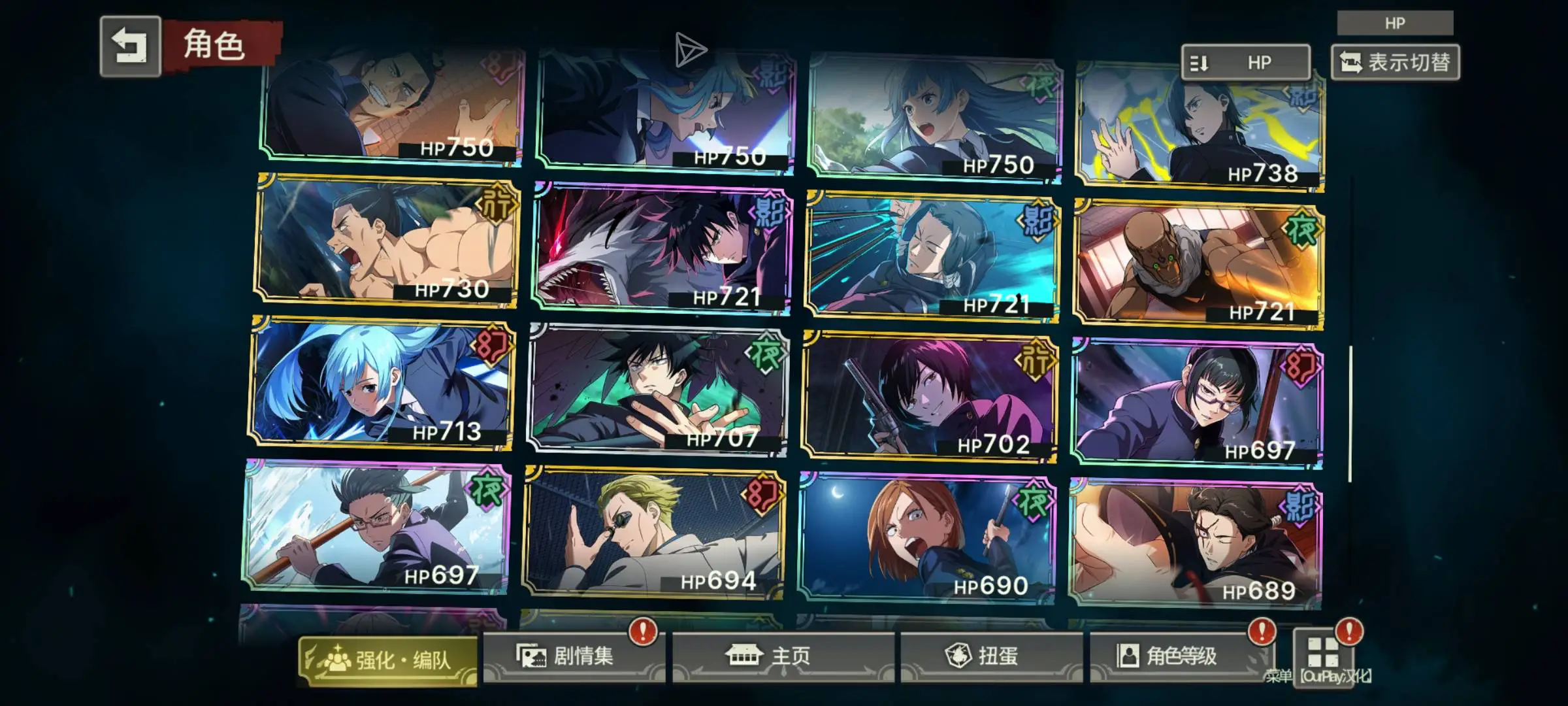Screen dimensions: 1568x706
Task: Select the spiky black-haired boy card HP707
Action: [x=658, y=390]
